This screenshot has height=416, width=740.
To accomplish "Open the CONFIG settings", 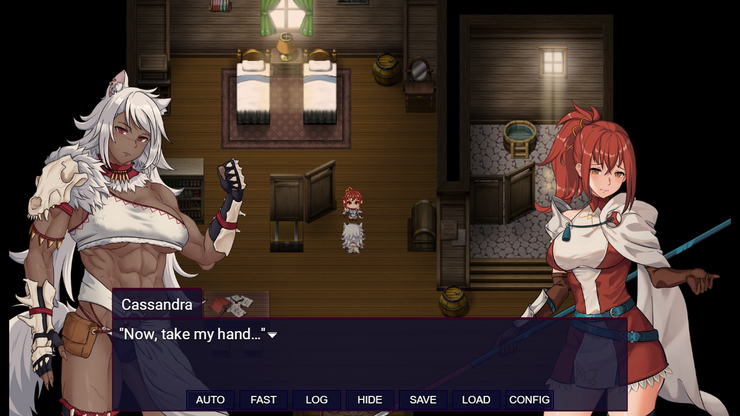I will click(529, 400).
